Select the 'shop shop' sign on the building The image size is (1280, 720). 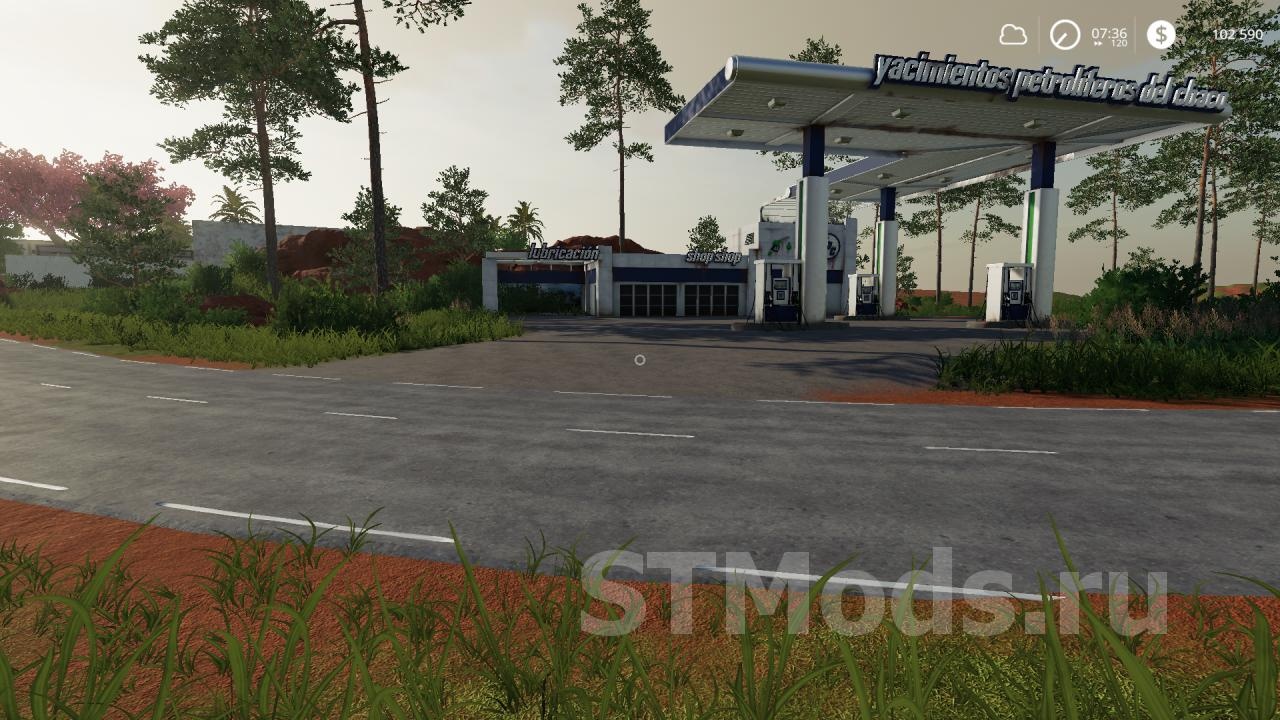pyautogui.click(x=712, y=259)
